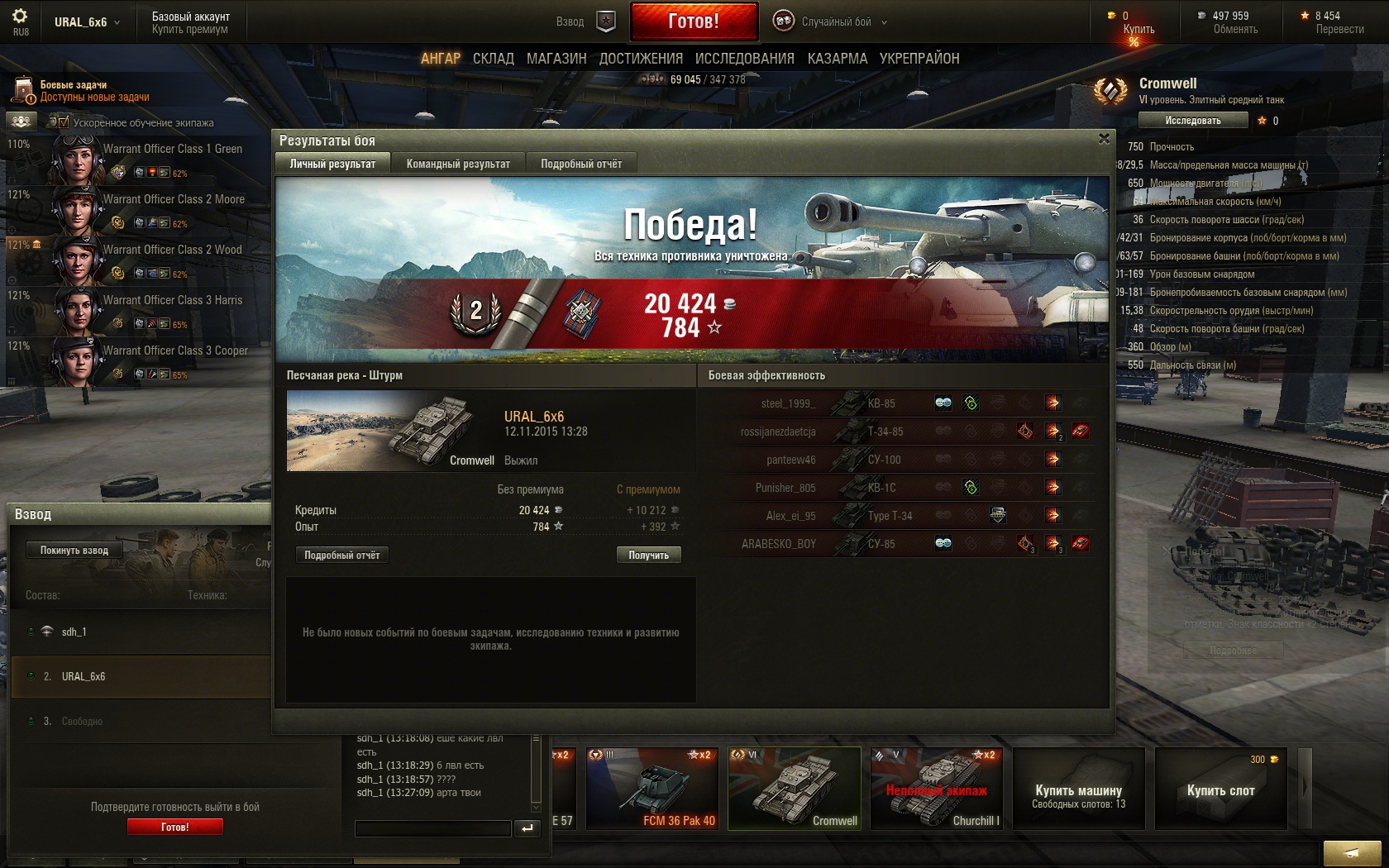This screenshot has height=868, width=1389.
Task: Choose the Churchill I tank in carousel
Action: (936, 788)
